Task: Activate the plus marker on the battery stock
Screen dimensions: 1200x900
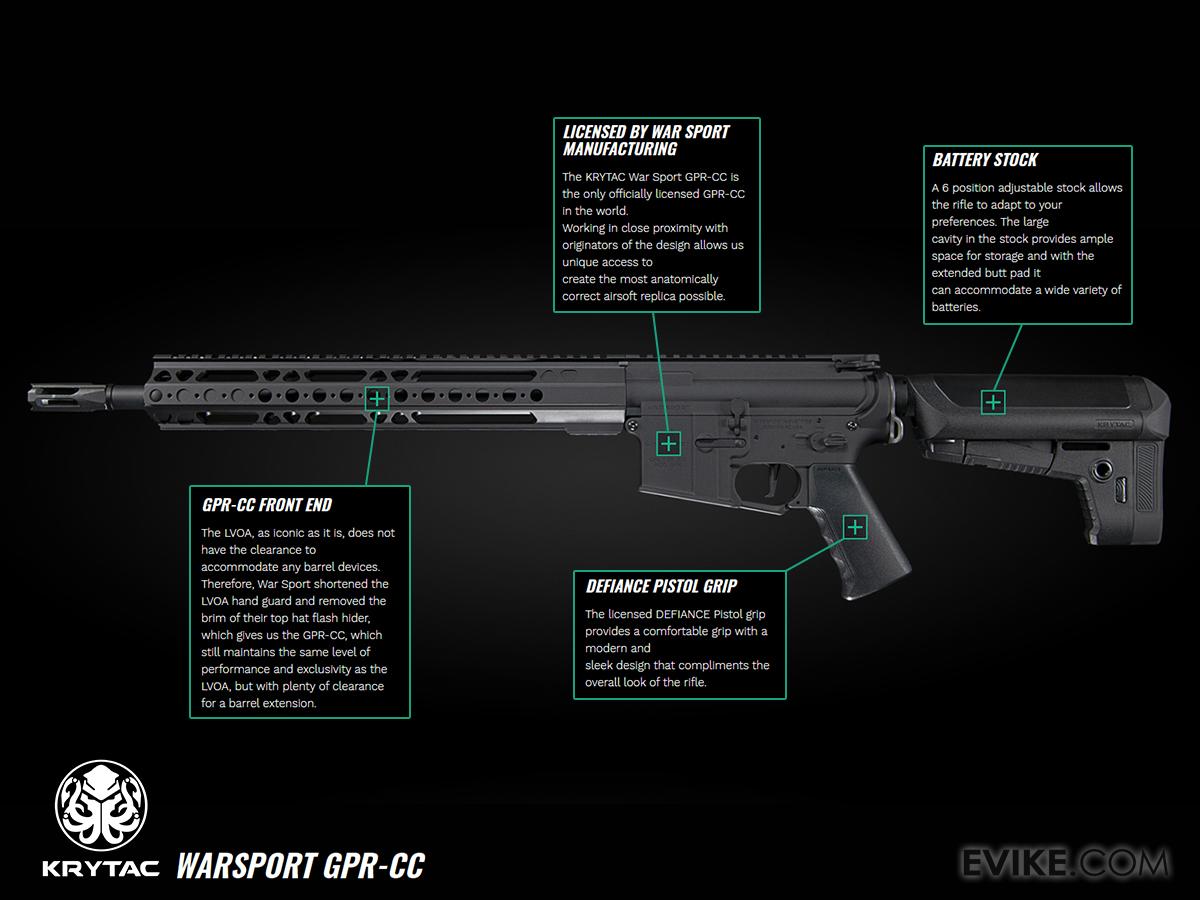Action: click(992, 402)
